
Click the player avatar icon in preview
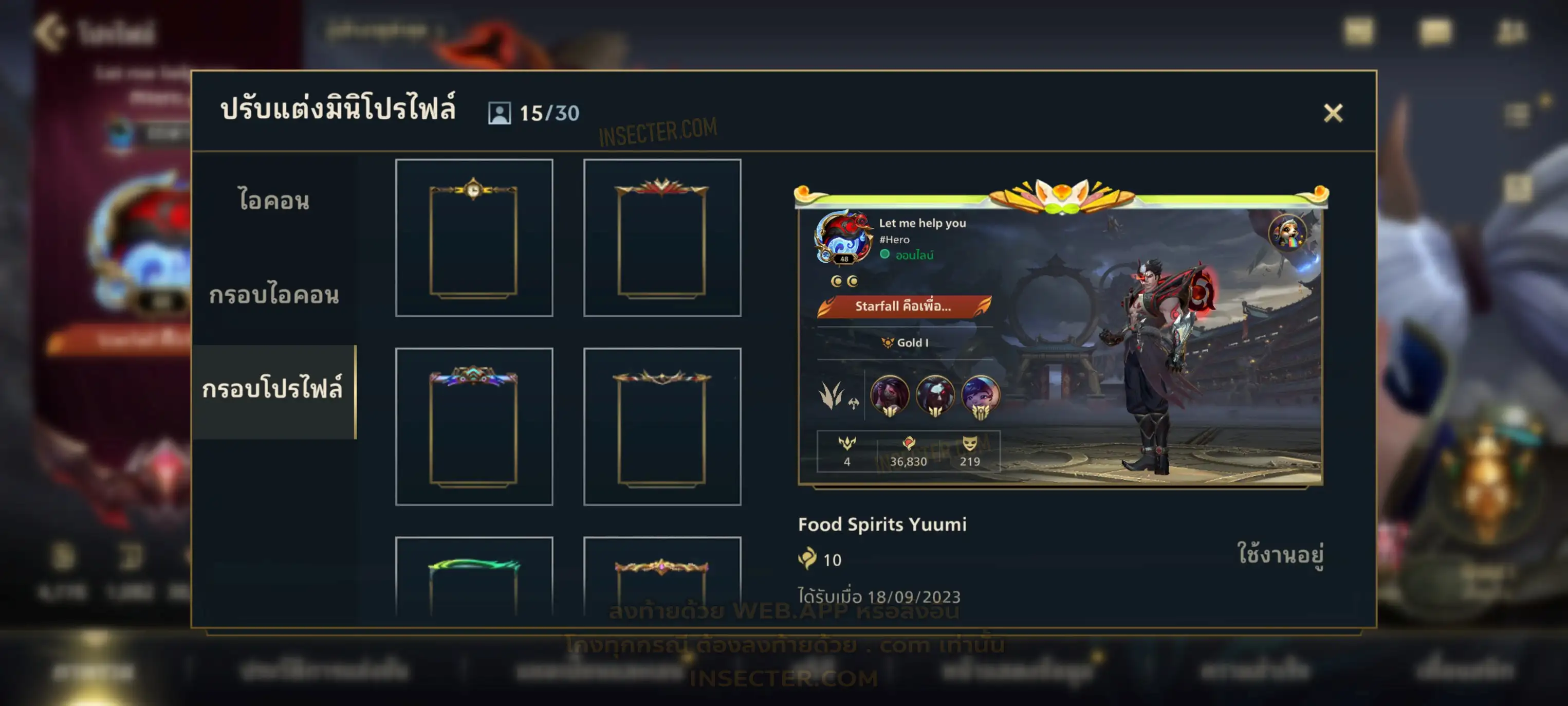tap(843, 238)
